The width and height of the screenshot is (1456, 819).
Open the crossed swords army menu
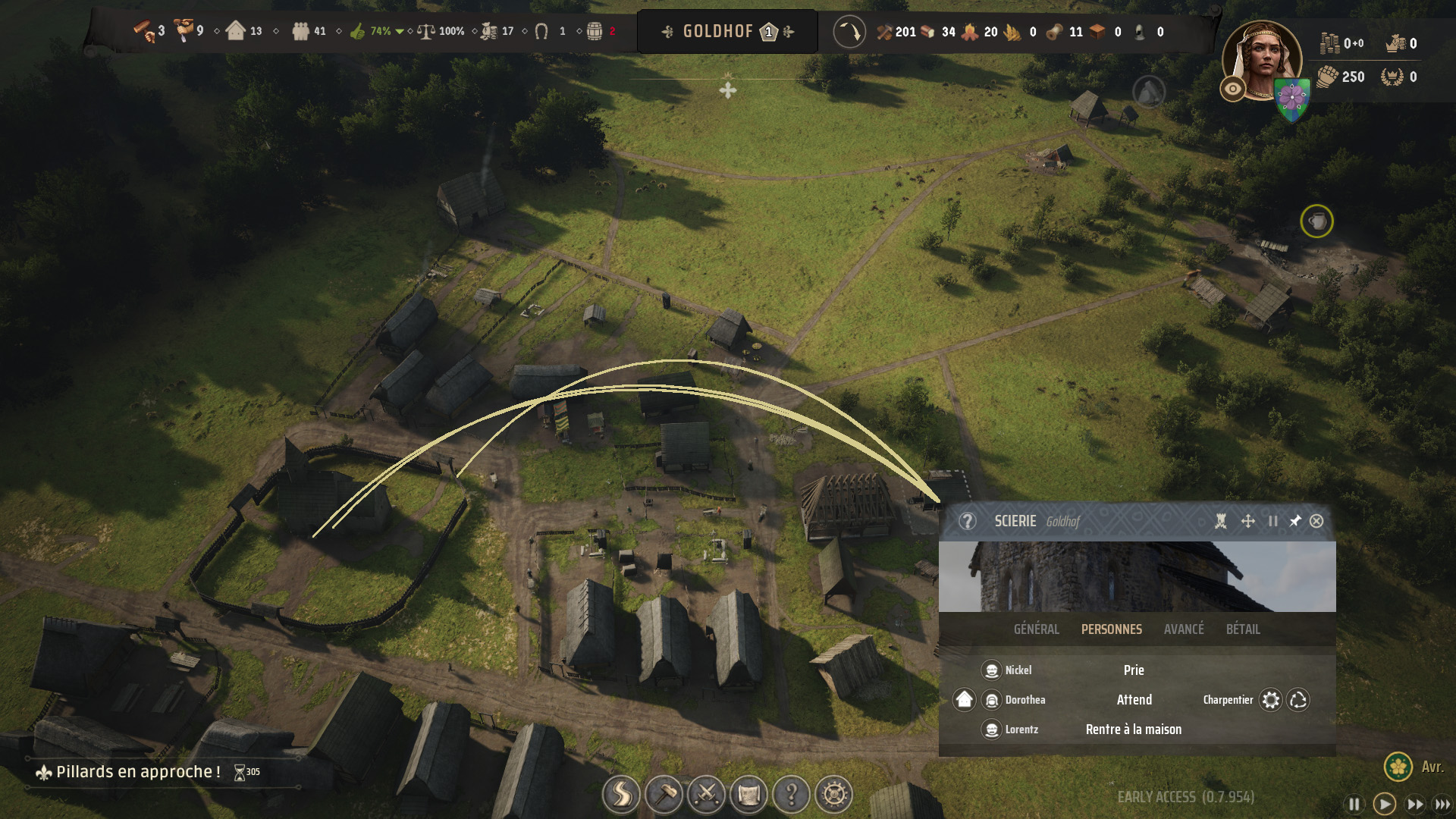[x=706, y=795]
